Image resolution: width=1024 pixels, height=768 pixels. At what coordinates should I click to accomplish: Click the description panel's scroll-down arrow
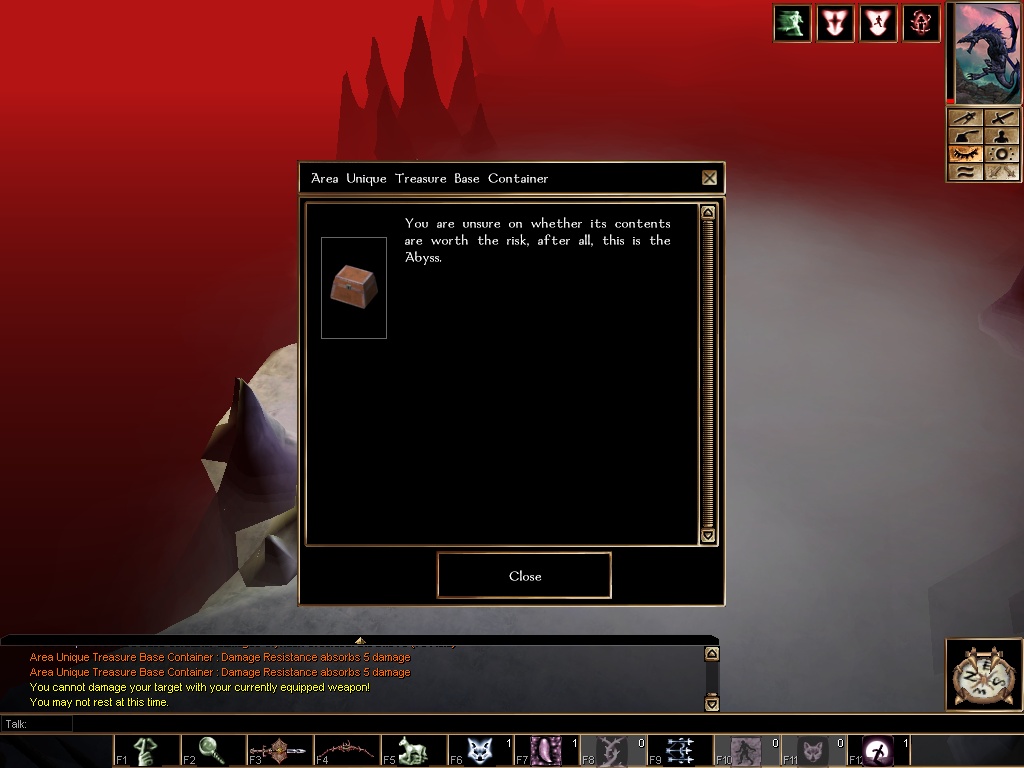(708, 536)
